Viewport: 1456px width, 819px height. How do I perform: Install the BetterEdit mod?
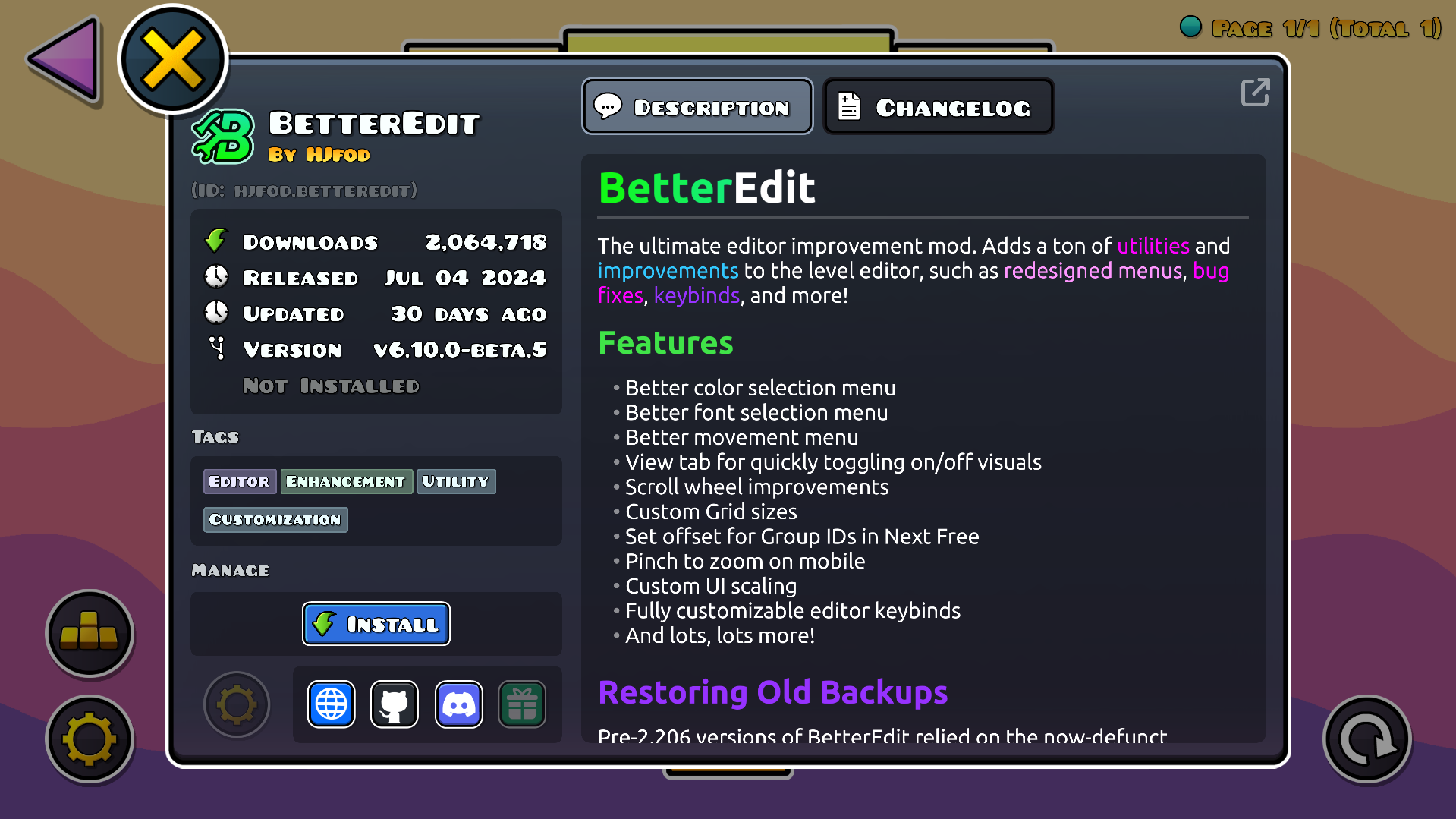[376, 624]
